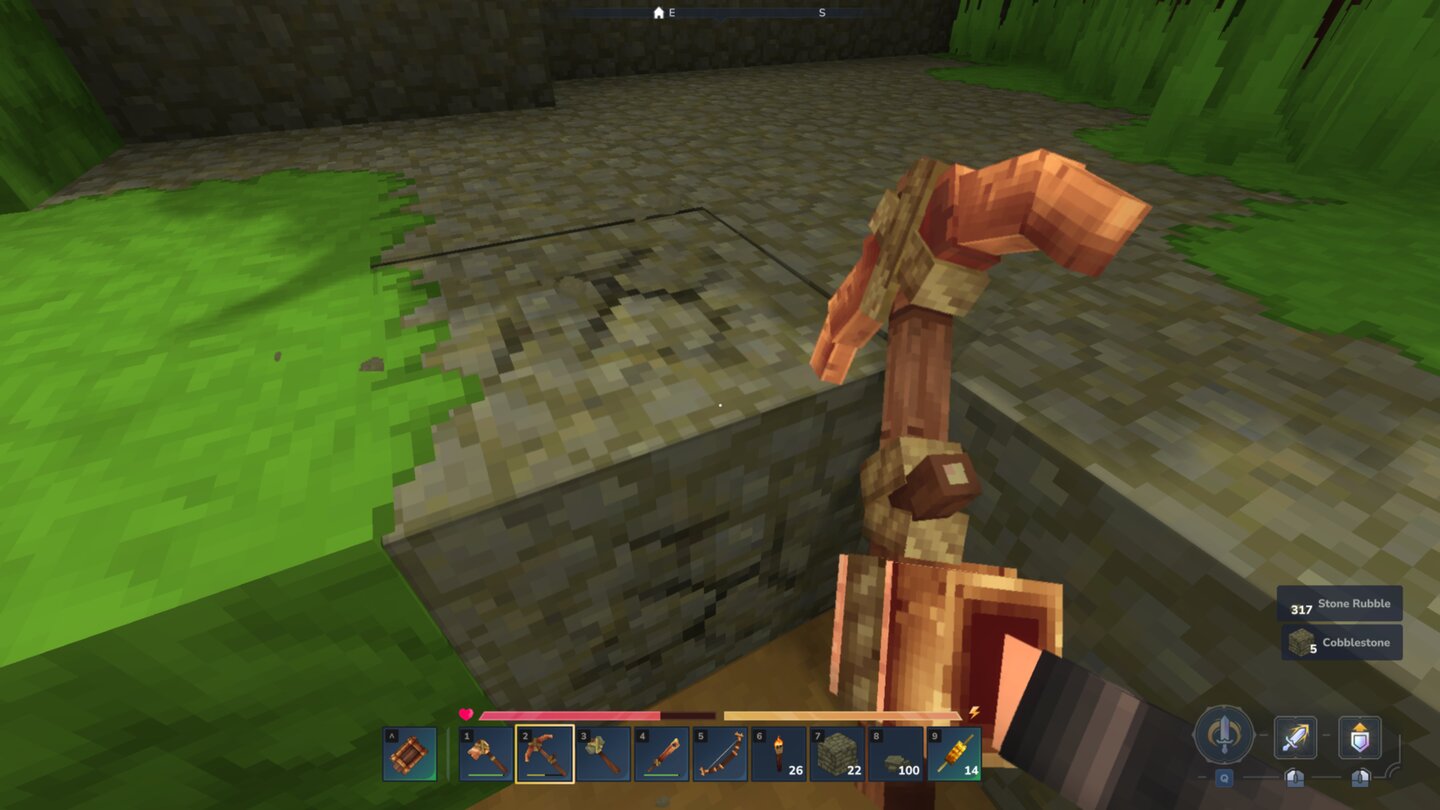Click the circular sword class emblem
Screen dimensions: 1440x810
[1223, 735]
